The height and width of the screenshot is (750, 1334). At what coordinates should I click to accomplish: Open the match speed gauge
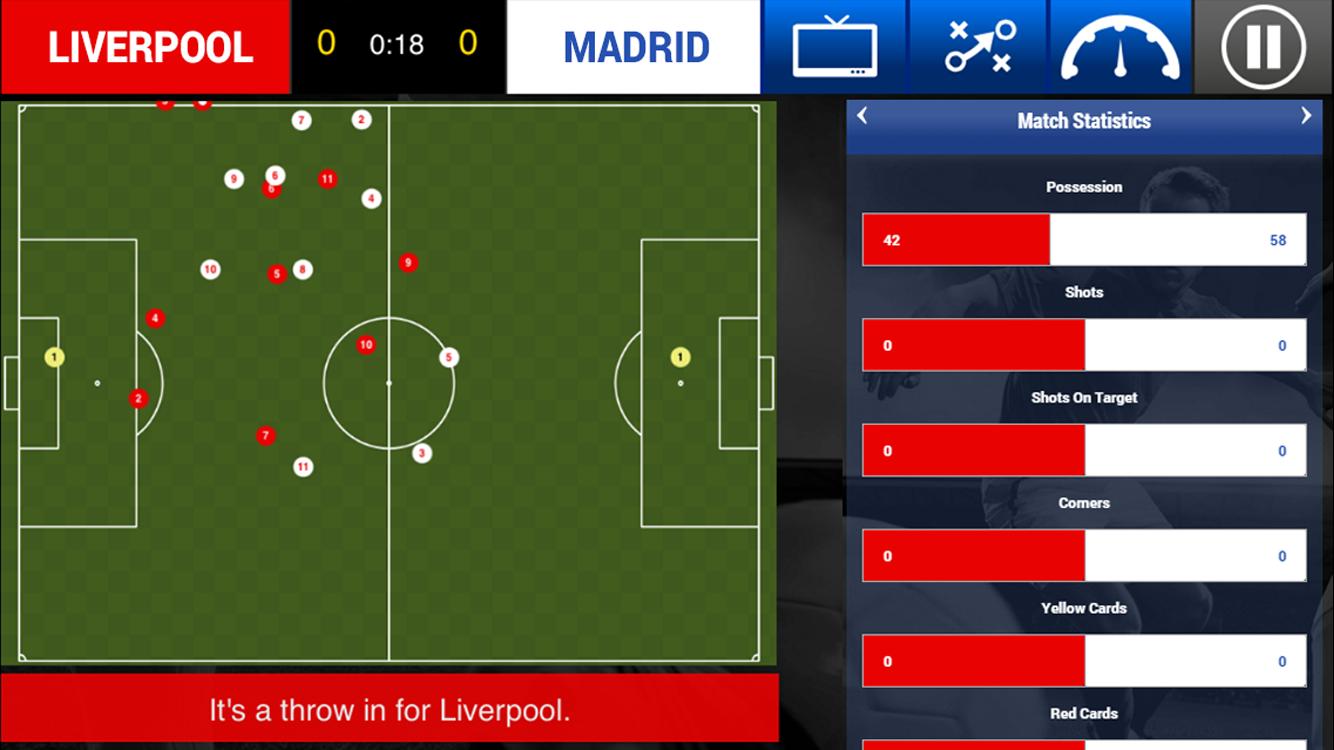(1120, 47)
